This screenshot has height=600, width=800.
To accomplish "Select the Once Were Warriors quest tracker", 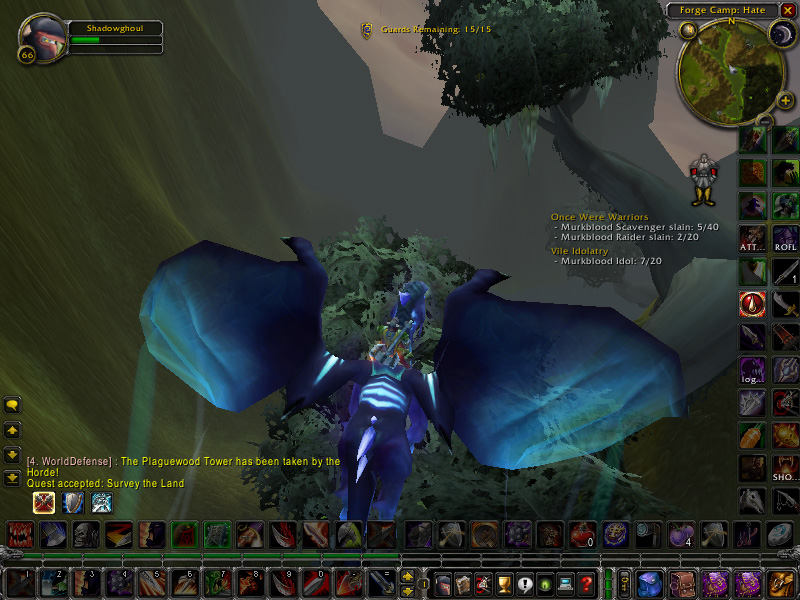I will pyautogui.click(x=599, y=217).
